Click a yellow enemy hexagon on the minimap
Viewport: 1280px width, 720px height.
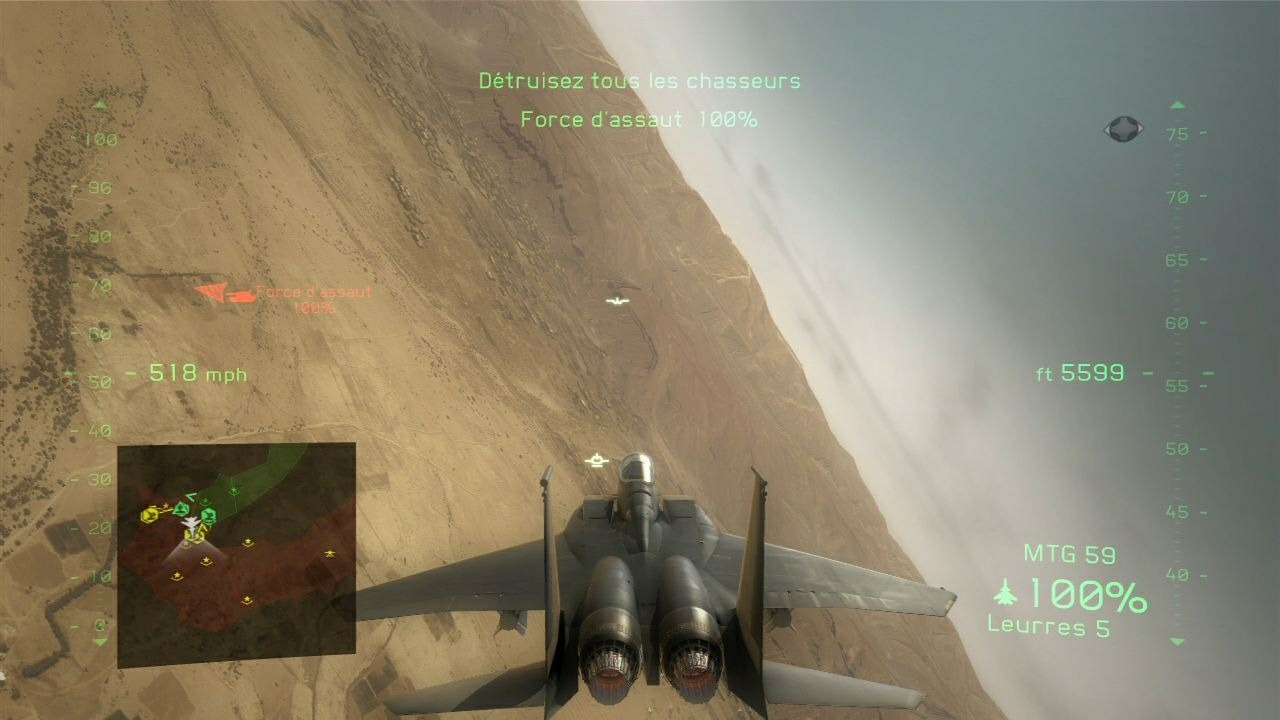pyautogui.click(x=149, y=515)
